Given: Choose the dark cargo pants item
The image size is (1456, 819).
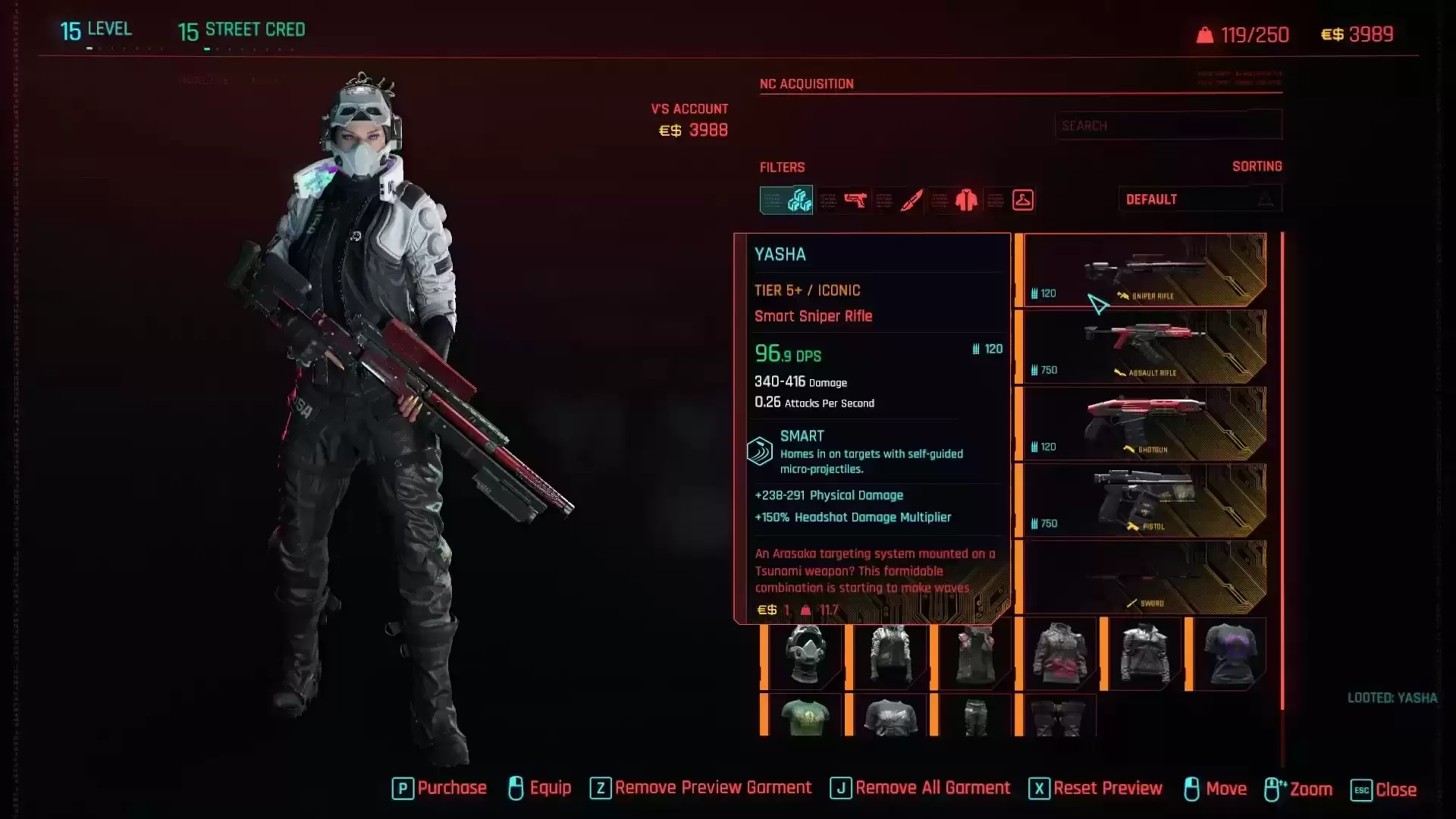Looking at the screenshot, I should (975, 716).
